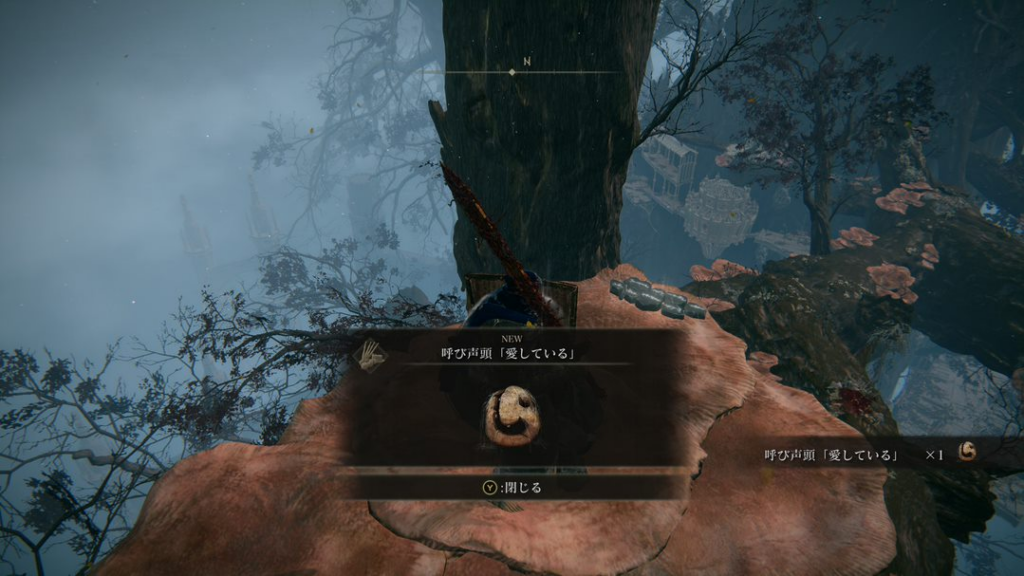Image resolution: width=1024 pixels, height=576 pixels.
Task: Click the 呼び声頭「愛している」×1 pickup log entry
Action: point(868,455)
